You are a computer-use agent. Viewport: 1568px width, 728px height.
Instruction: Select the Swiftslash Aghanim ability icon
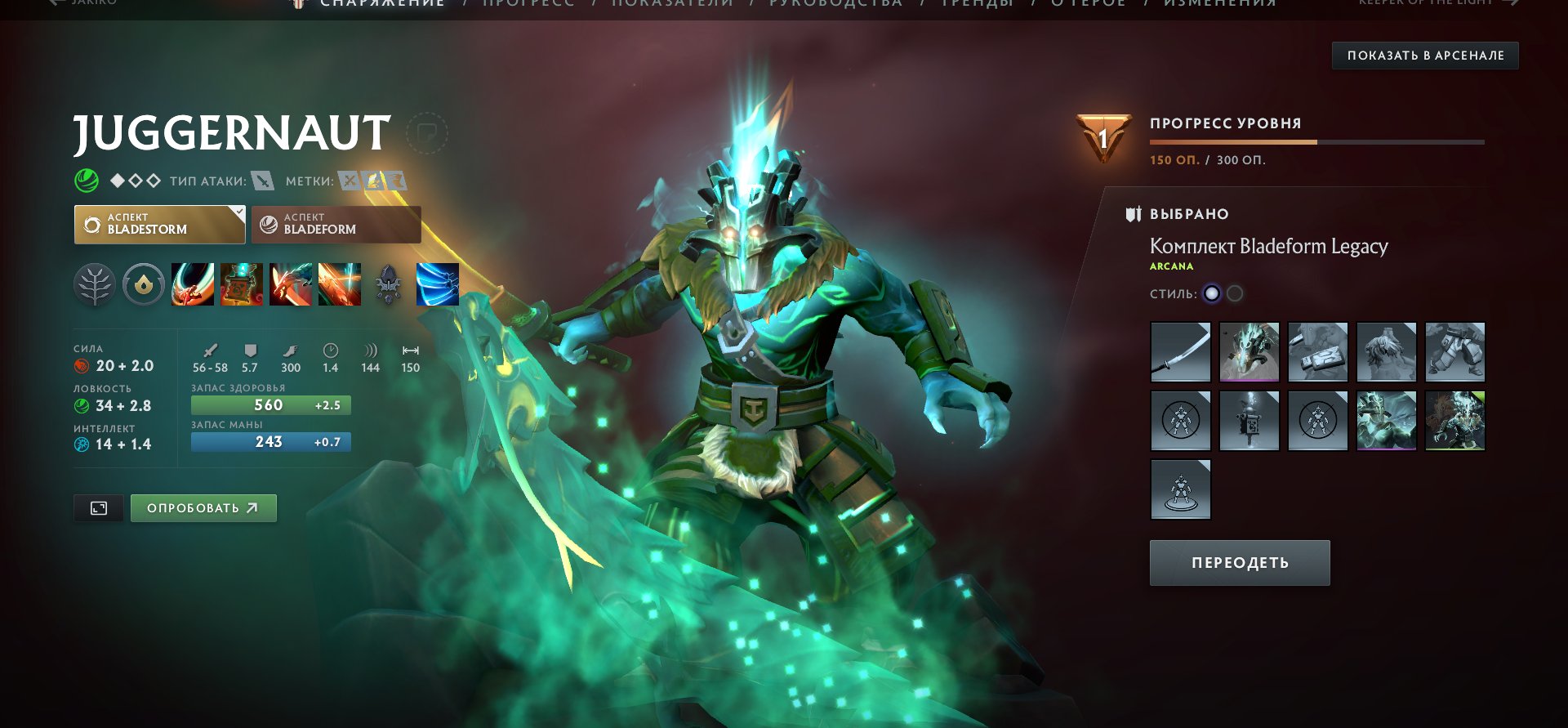pos(439,284)
